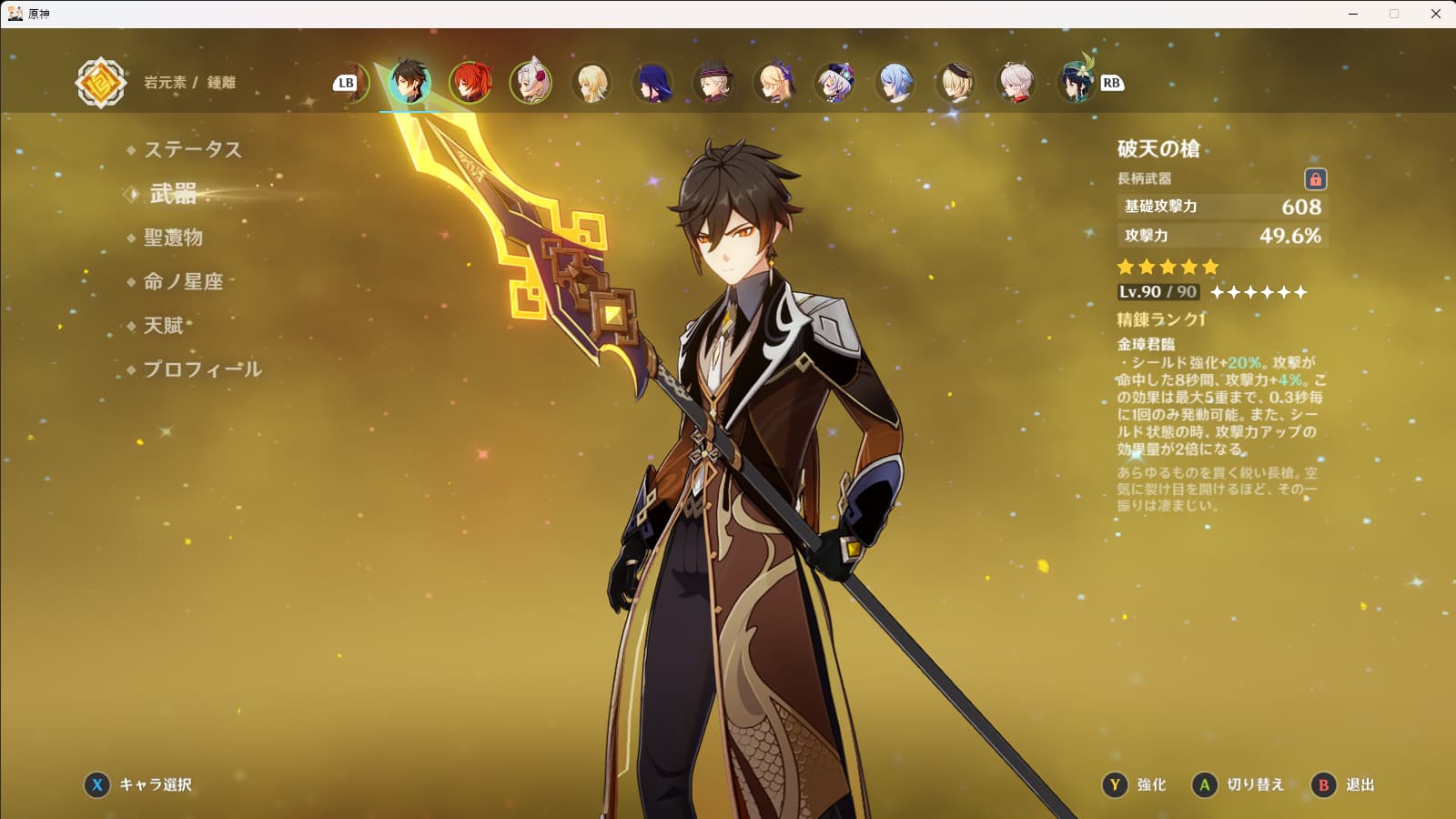Screen dimensions: 1456x819
Task: Show the 命ノ星座 constellation page
Action: (x=183, y=281)
